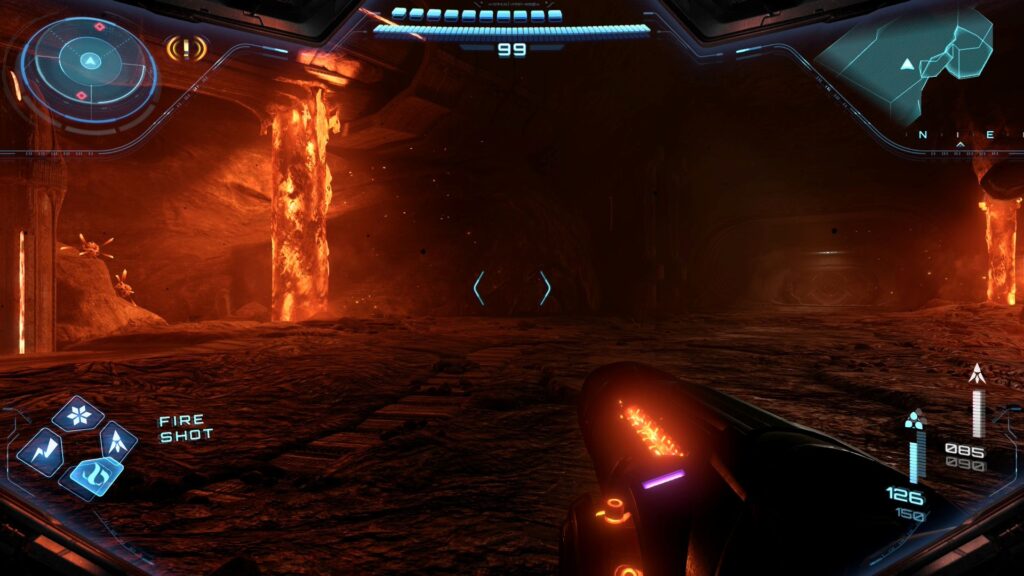Click the missile ammo icon above the gauge
The height and width of the screenshot is (576, 1024).
(x=976, y=375)
